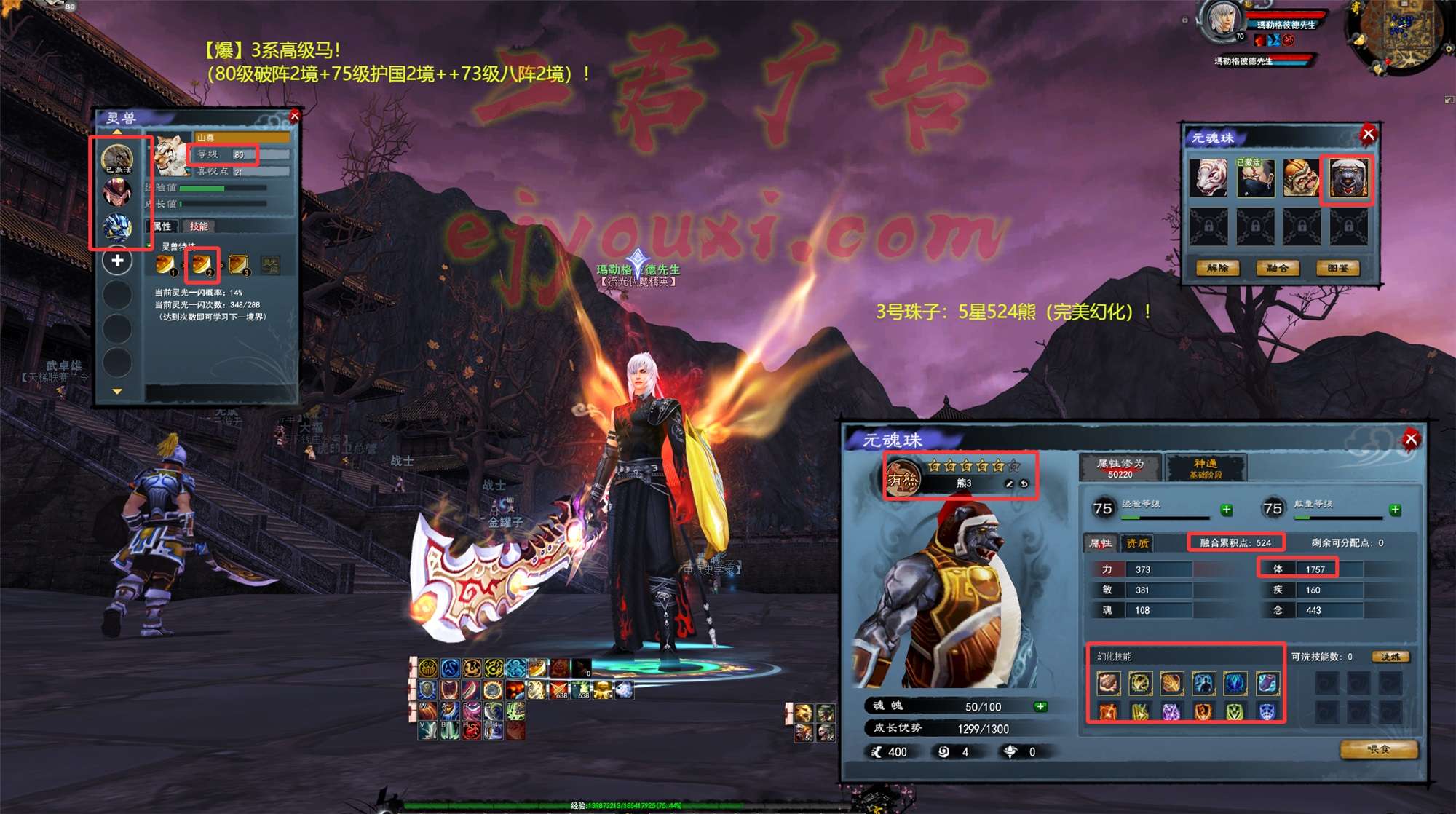The image size is (1456, 814).
Task: Select the bear soul orb slot
Action: [1348, 178]
